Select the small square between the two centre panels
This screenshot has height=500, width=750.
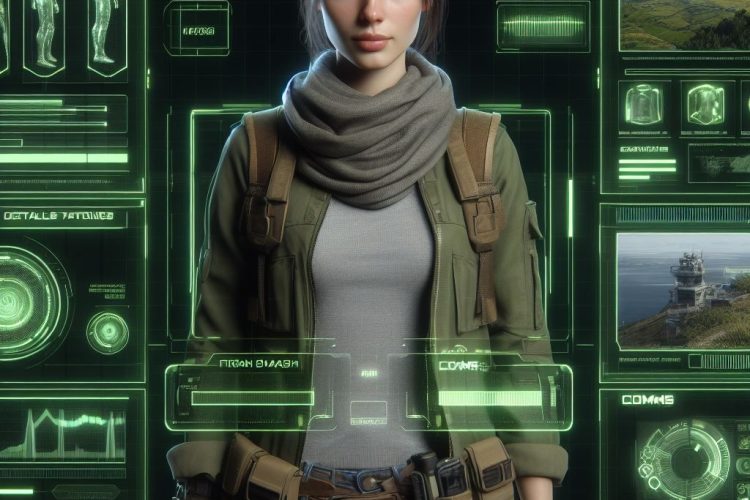click(x=368, y=411)
